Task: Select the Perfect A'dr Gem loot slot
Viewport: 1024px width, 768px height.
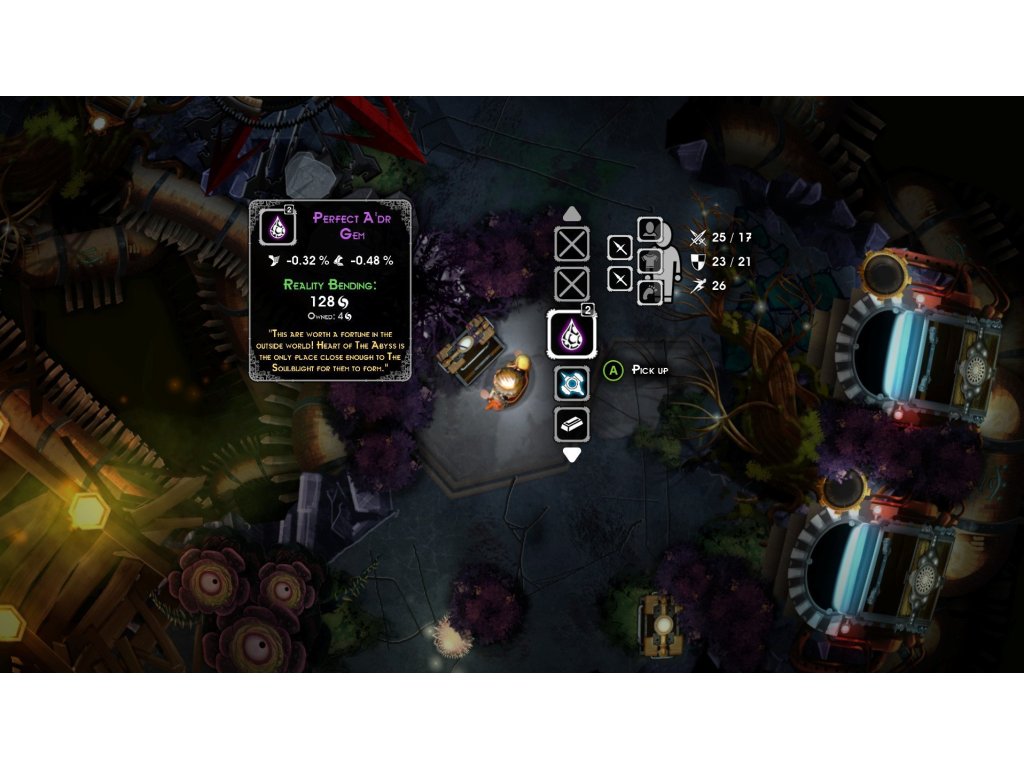Action: [x=572, y=334]
